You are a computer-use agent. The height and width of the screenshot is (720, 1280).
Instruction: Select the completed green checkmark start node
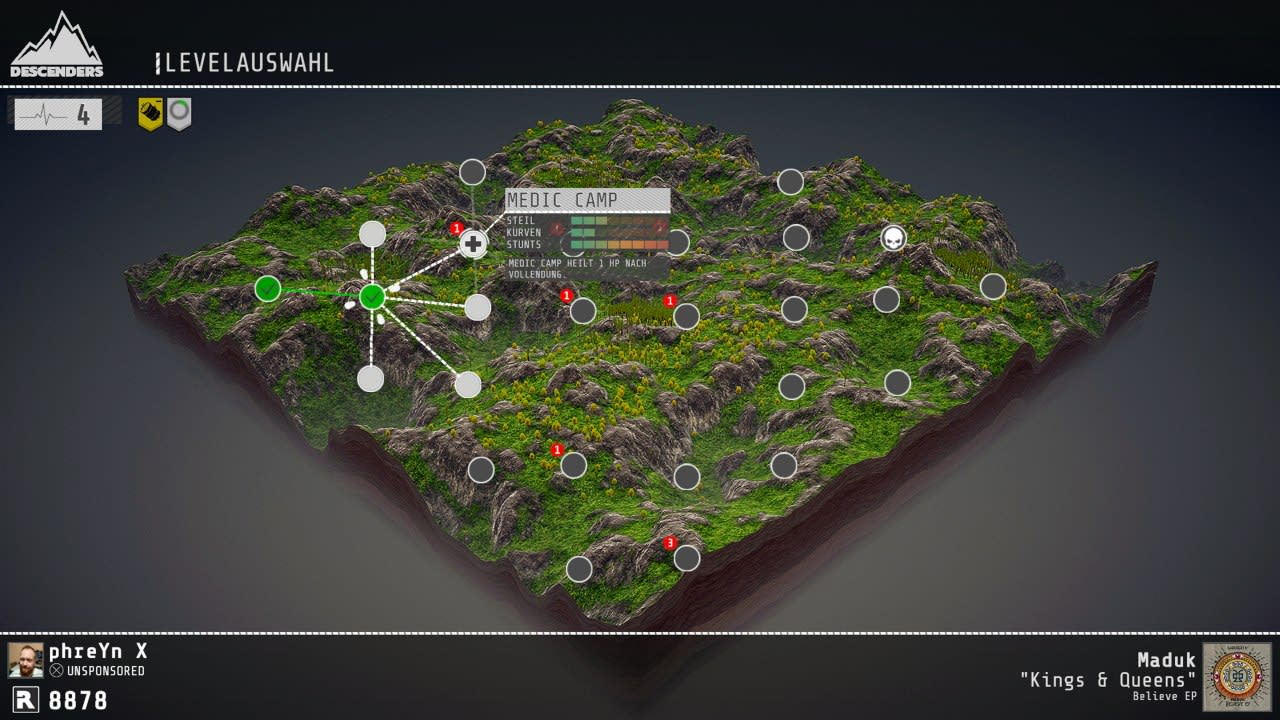coord(372,295)
